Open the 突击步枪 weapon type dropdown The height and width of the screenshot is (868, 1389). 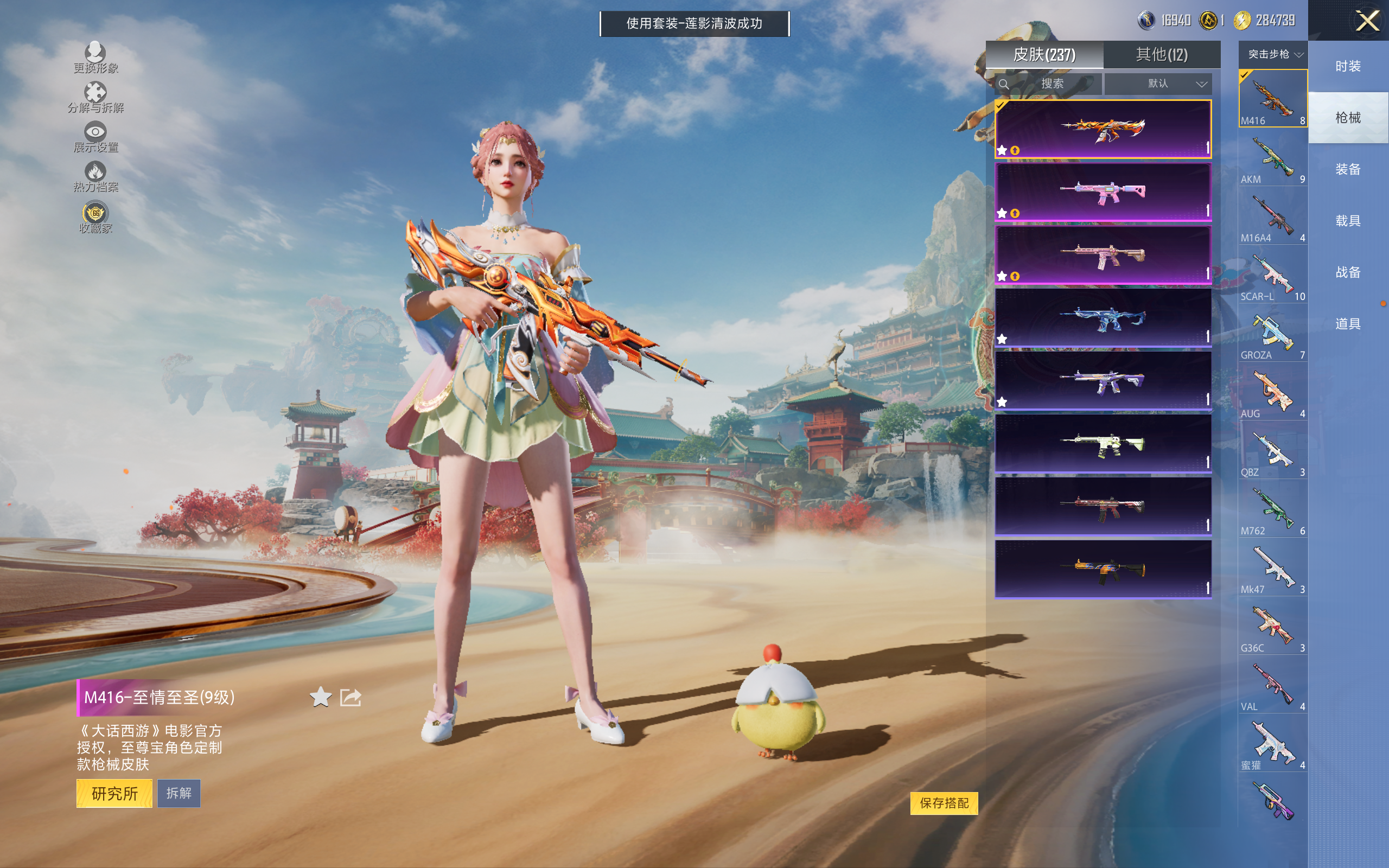pos(1272,55)
